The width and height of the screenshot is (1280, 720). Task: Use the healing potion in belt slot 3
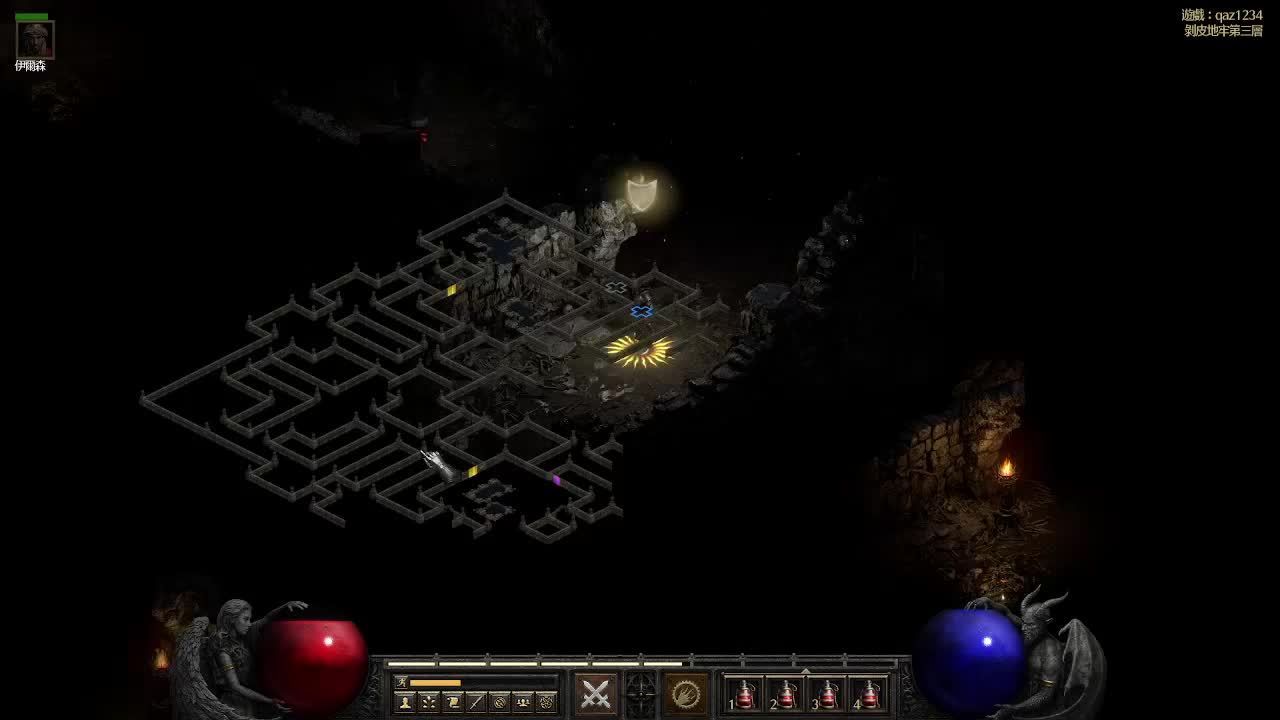coord(829,694)
